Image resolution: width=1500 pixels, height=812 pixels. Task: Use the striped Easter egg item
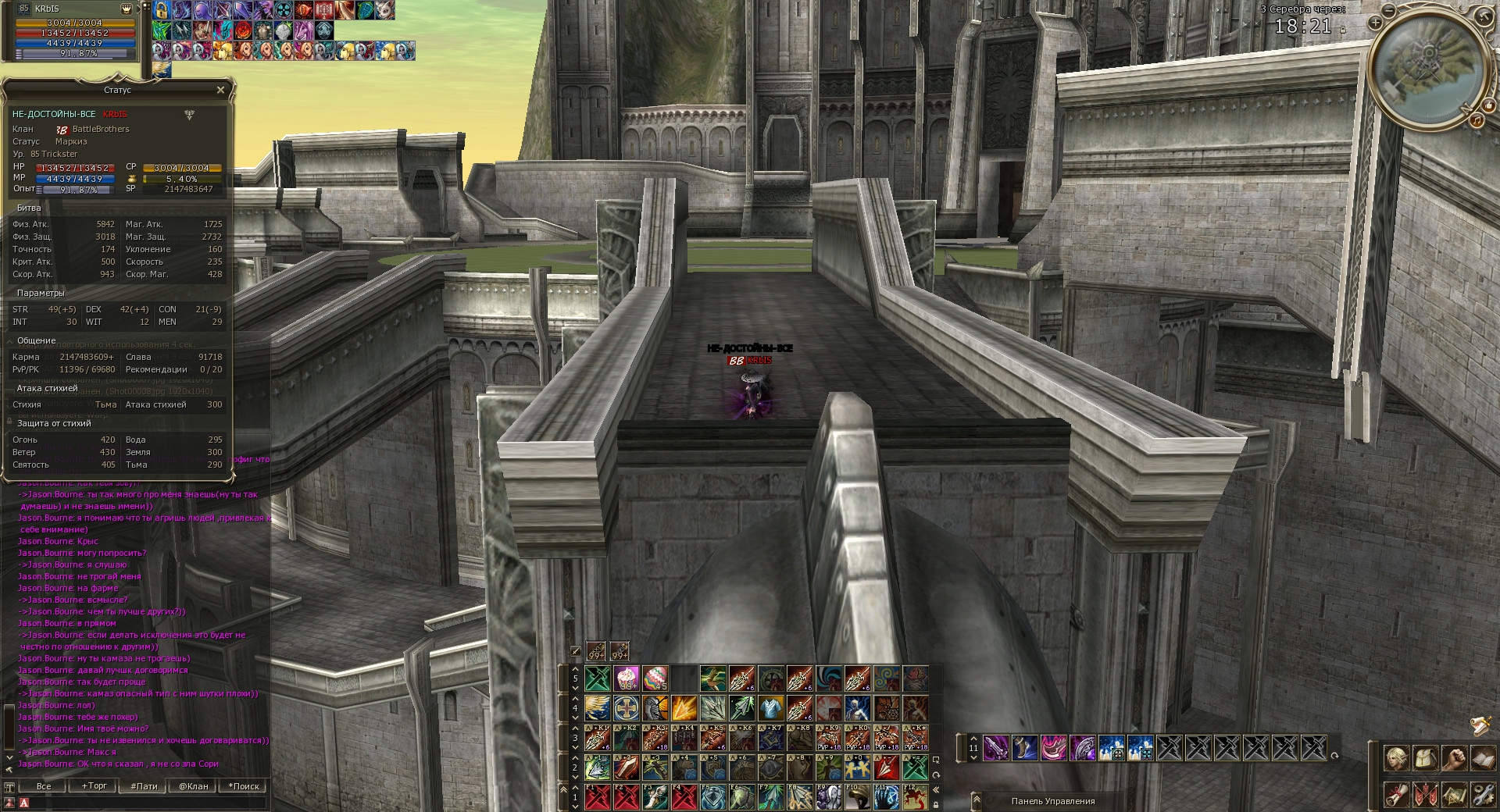coord(655,678)
